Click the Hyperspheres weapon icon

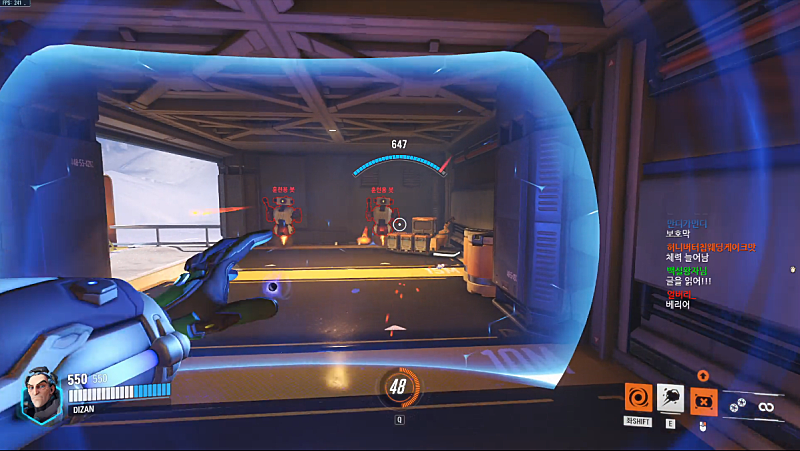740,404
